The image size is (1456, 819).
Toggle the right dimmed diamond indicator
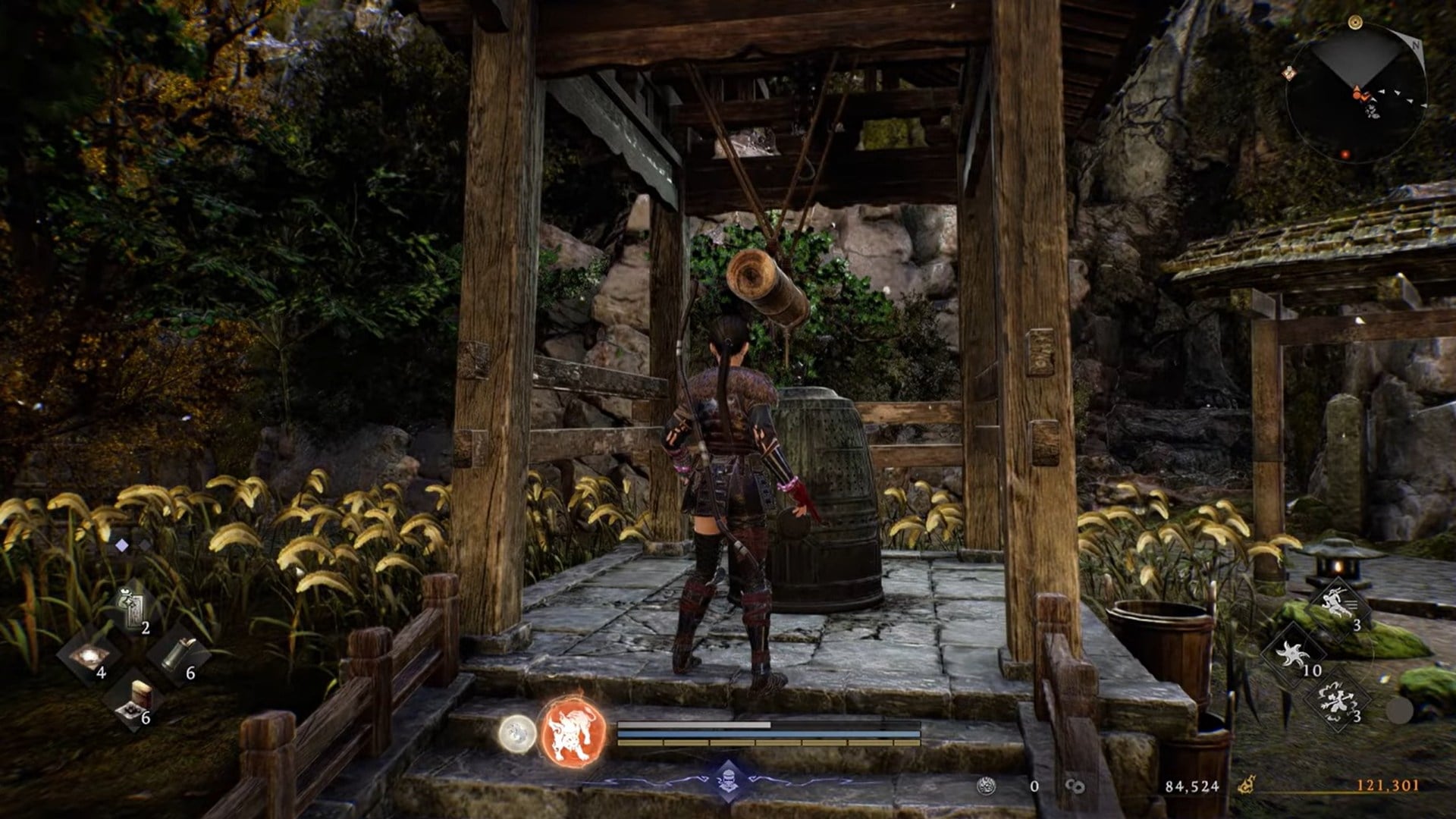(x=145, y=544)
